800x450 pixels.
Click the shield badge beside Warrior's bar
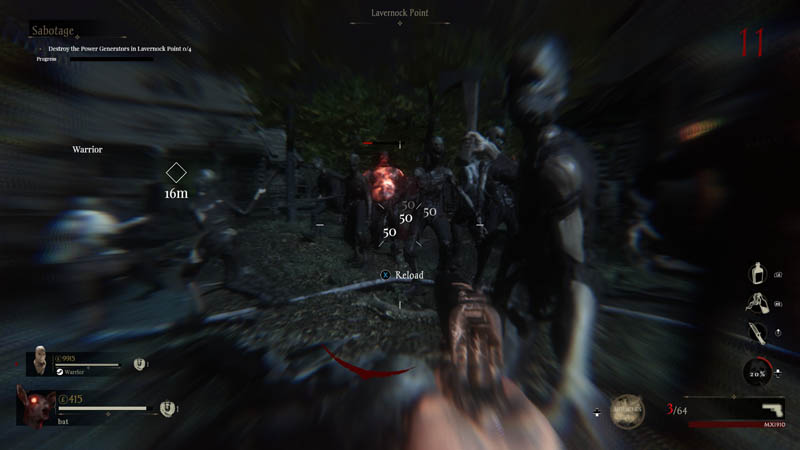coord(140,365)
